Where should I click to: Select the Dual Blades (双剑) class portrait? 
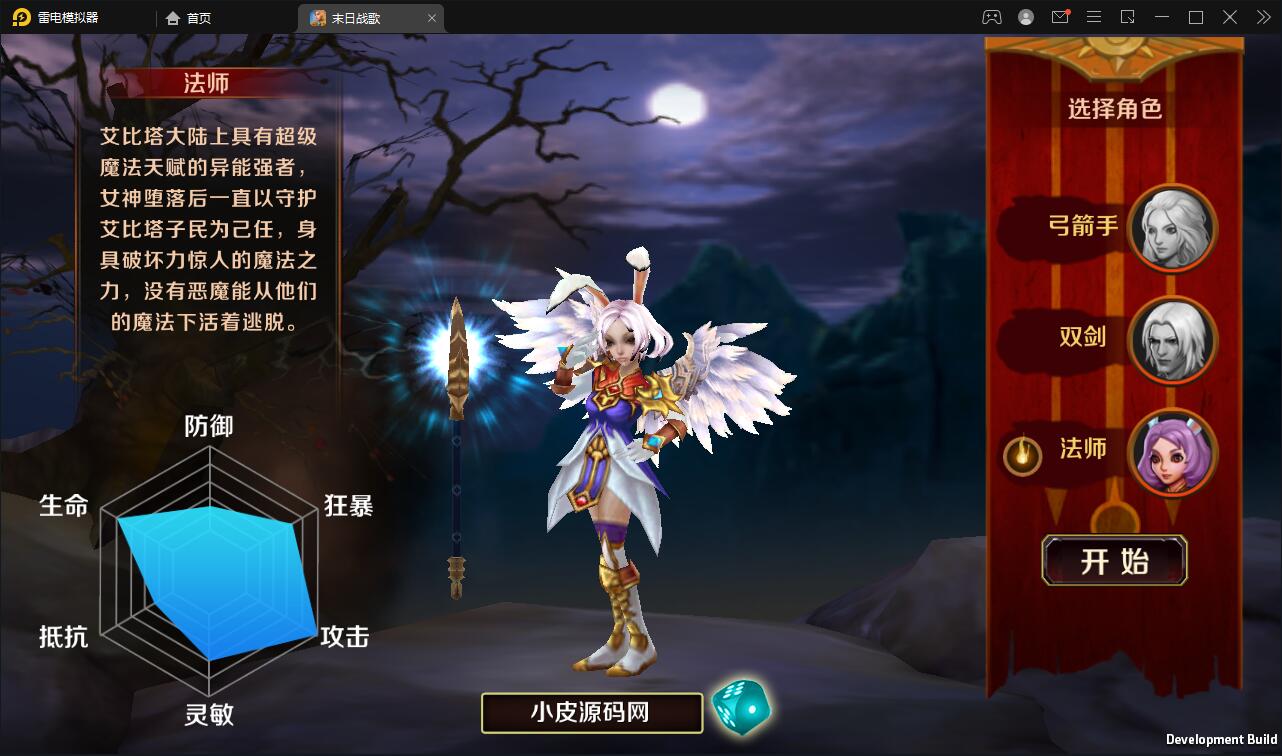pyautogui.click(x=1173, y=341)
